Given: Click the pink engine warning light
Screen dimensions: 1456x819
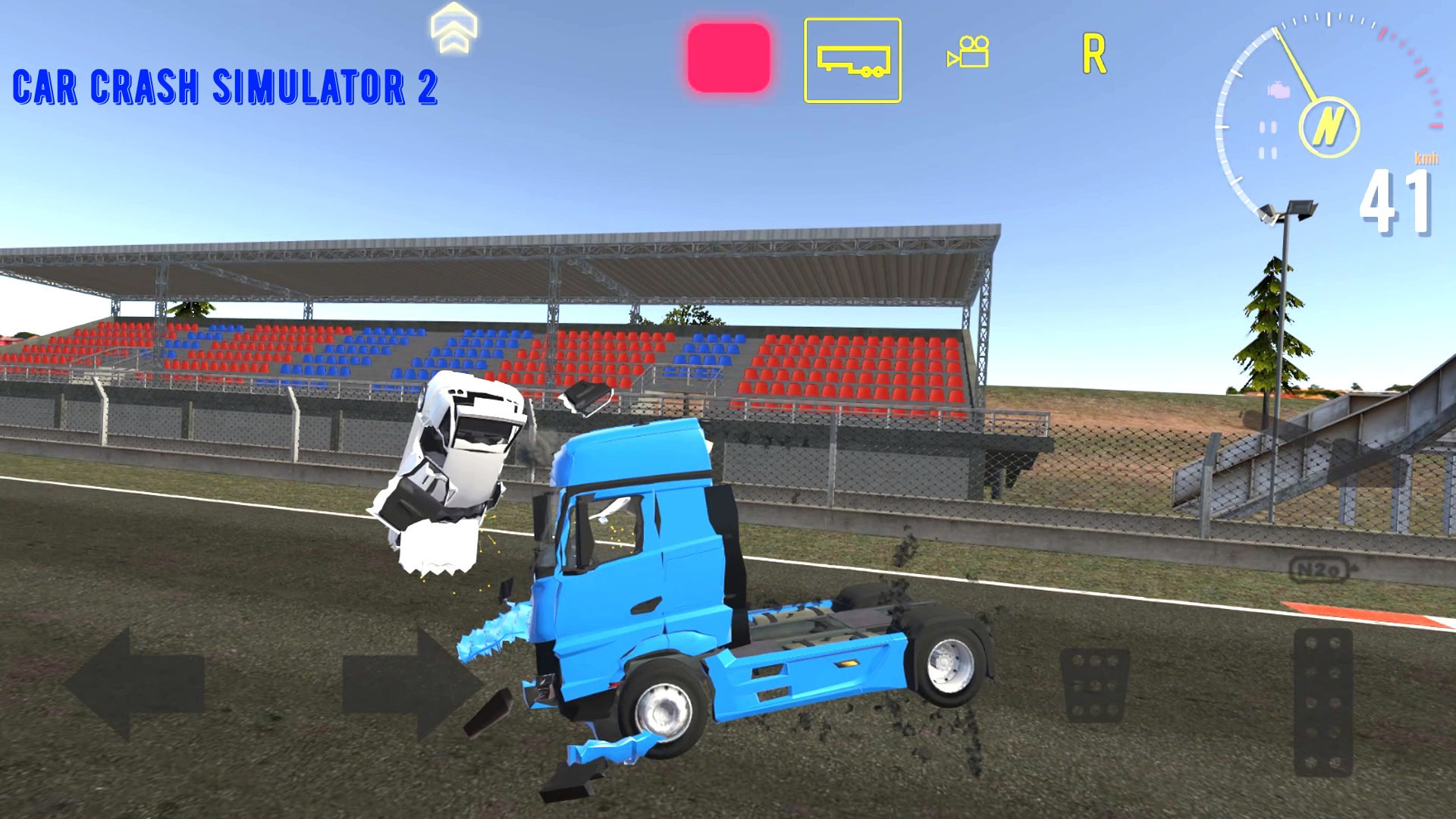Looking at the screenshot, I should pos(1277,91).
